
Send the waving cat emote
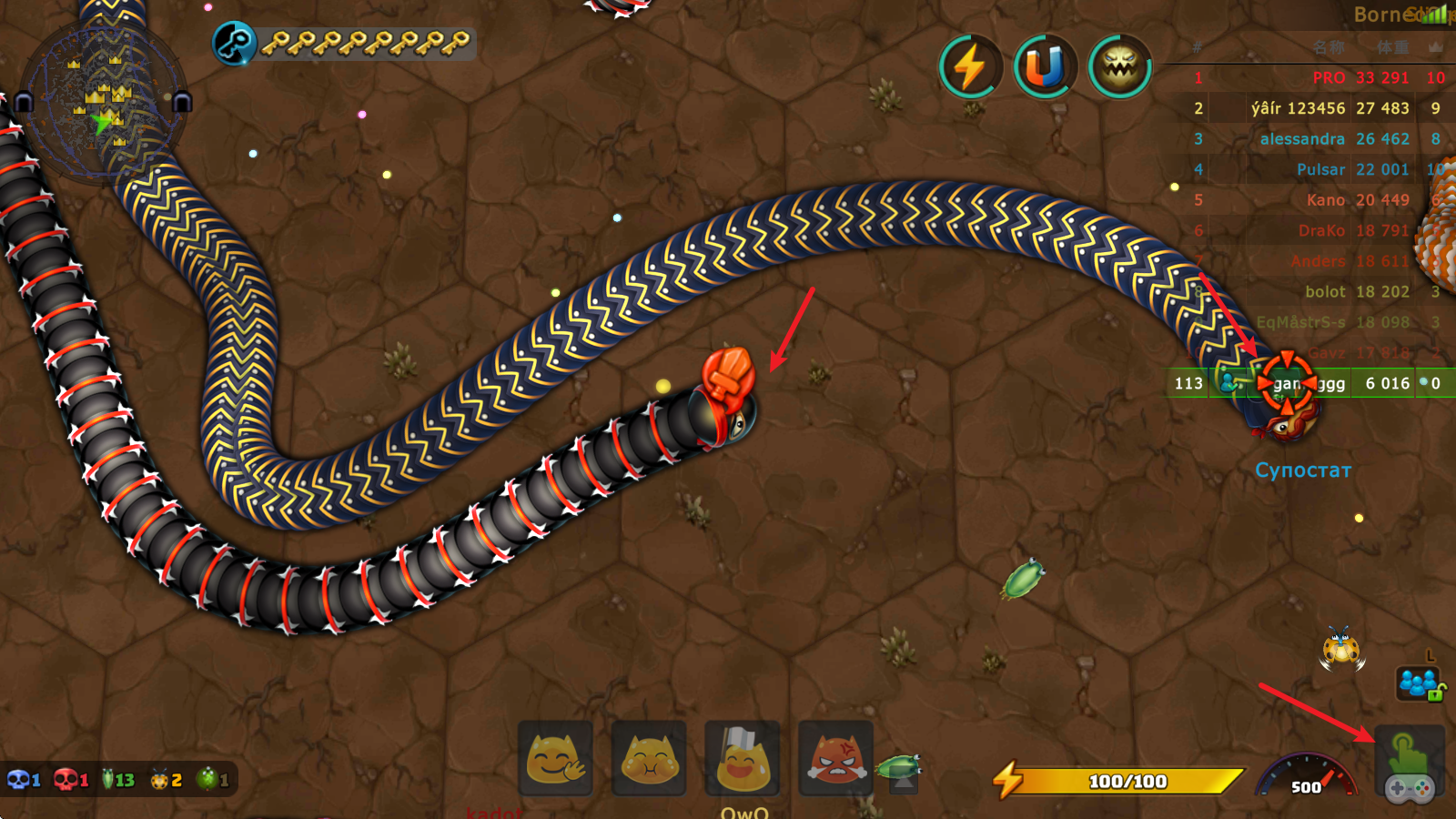point(555,759)
